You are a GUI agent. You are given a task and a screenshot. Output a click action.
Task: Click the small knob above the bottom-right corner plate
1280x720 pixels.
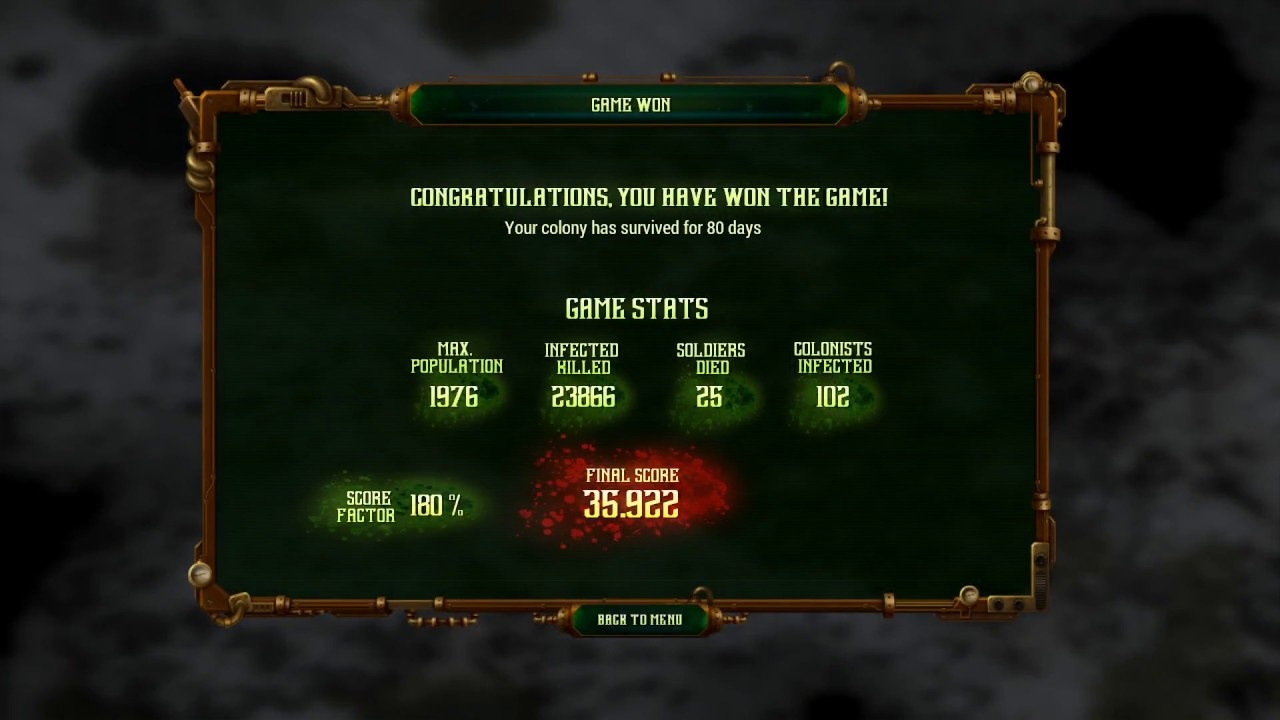click(x=1040, y=560)
